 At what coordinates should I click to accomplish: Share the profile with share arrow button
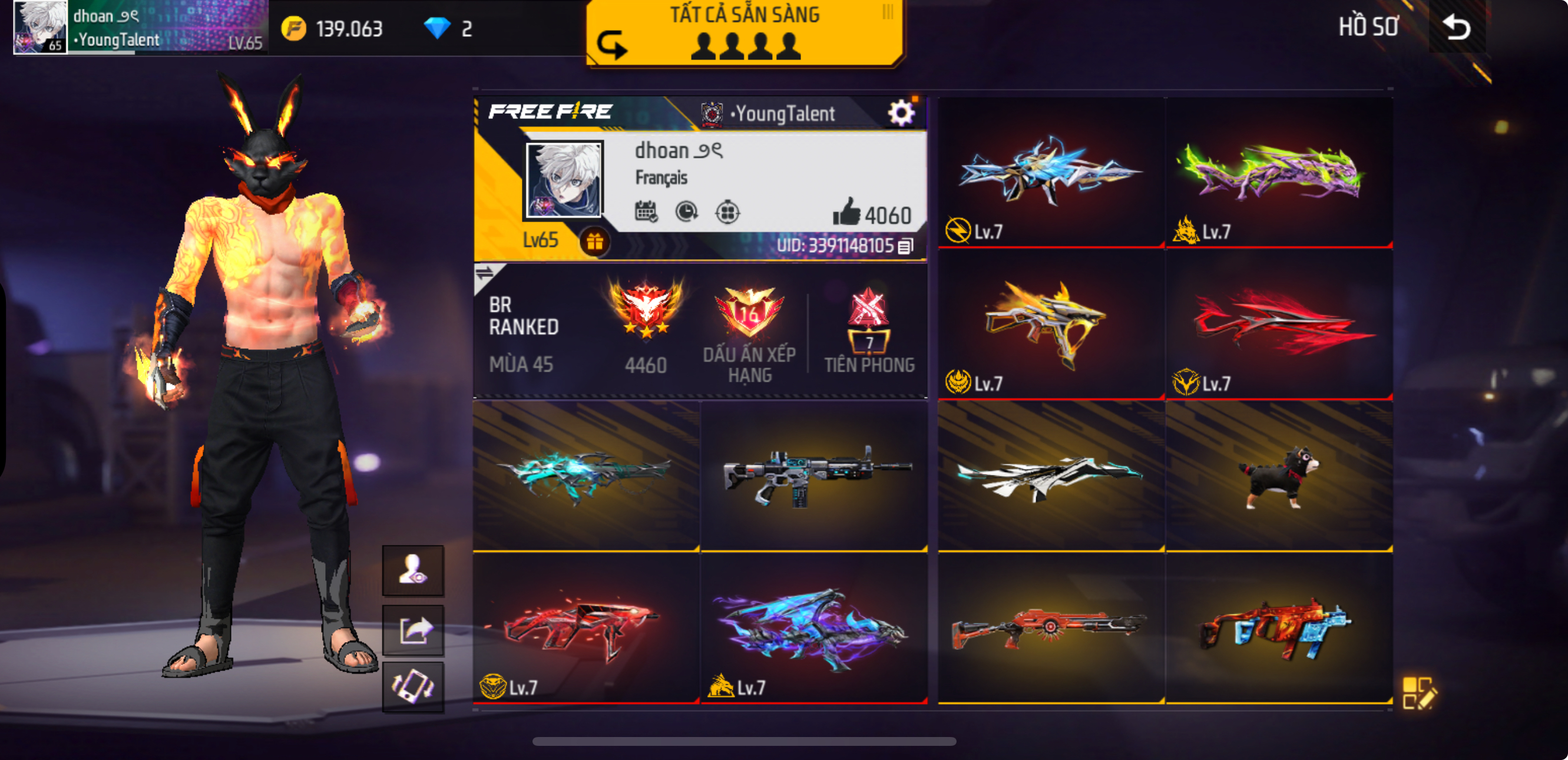point(413,630)
